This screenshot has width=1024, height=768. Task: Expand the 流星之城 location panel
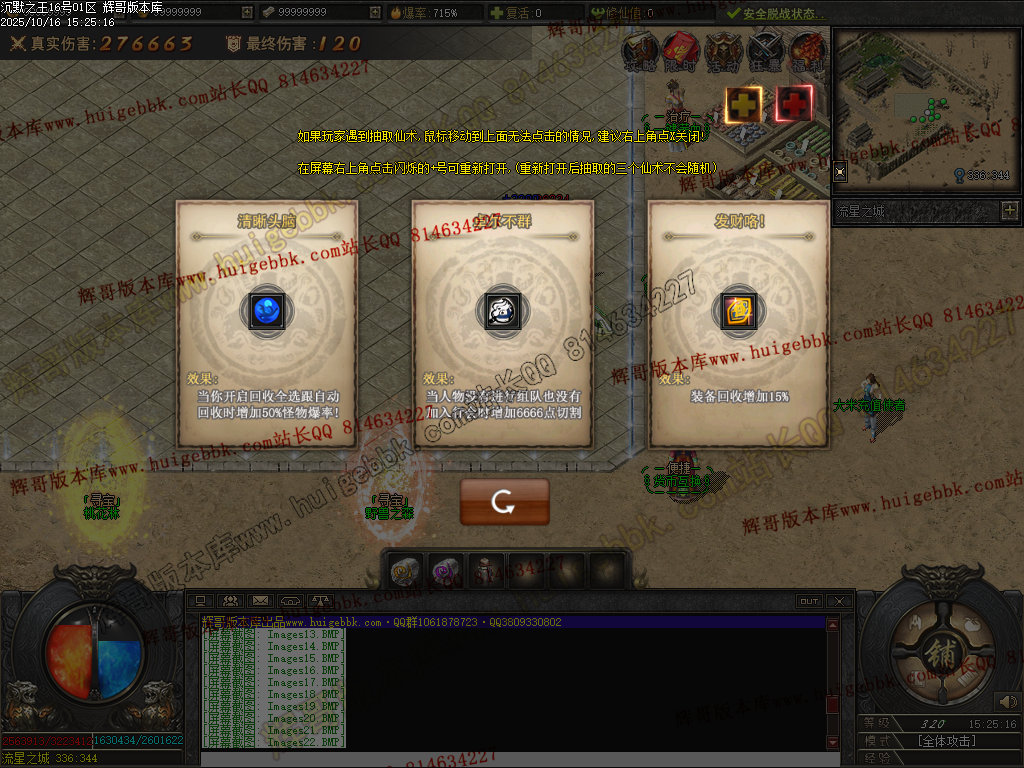[x=1009, y=211]
